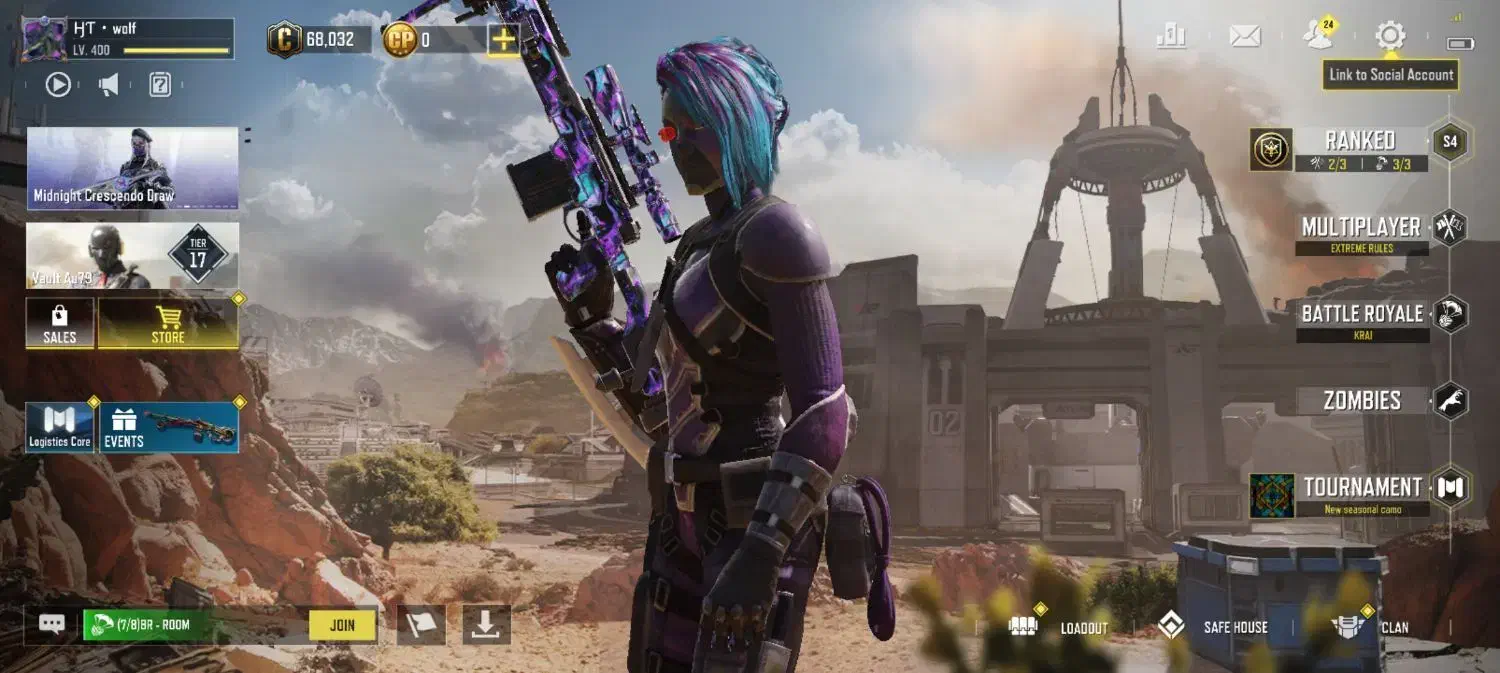Open the HT wolf player profile
The image size is (1500, 673).
(x=127, y=39)
